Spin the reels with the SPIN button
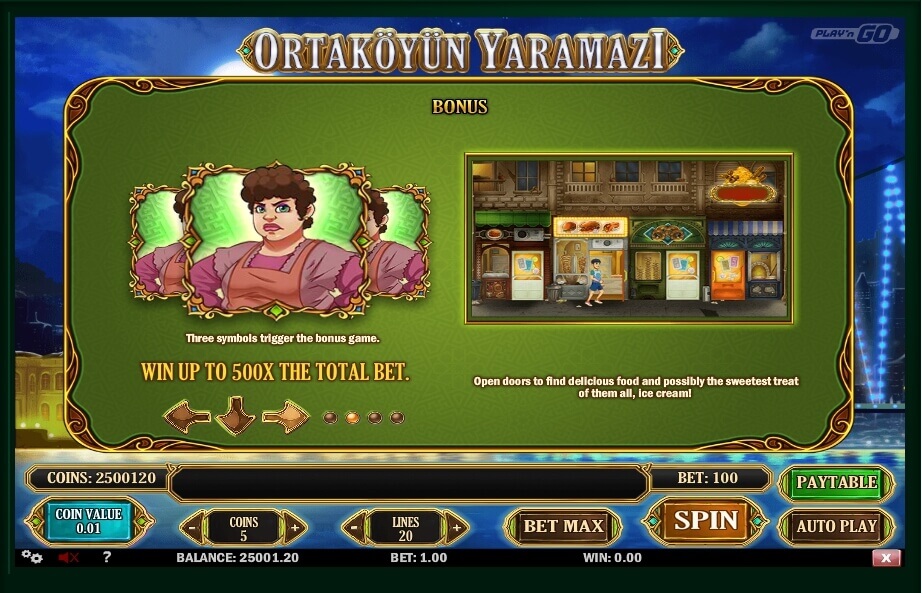 click(x=706, y=521)
